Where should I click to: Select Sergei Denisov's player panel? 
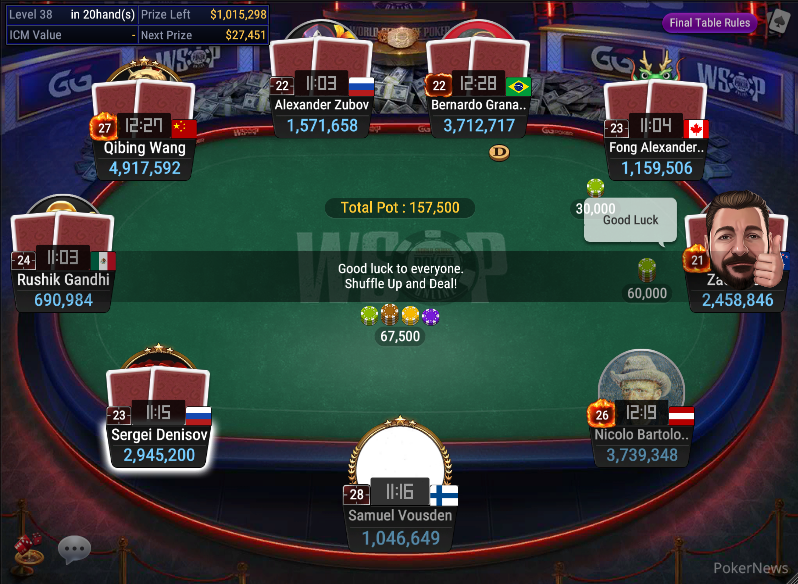pyautogui.click(x=159, y=444)
